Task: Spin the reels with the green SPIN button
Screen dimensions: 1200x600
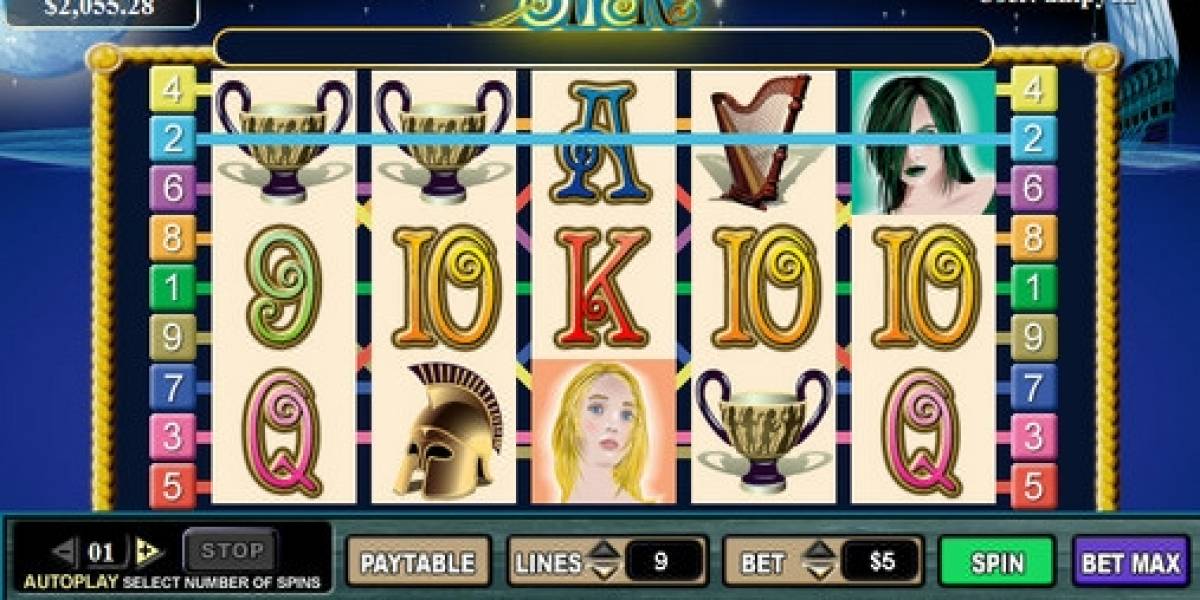Action: coord(997,561)
